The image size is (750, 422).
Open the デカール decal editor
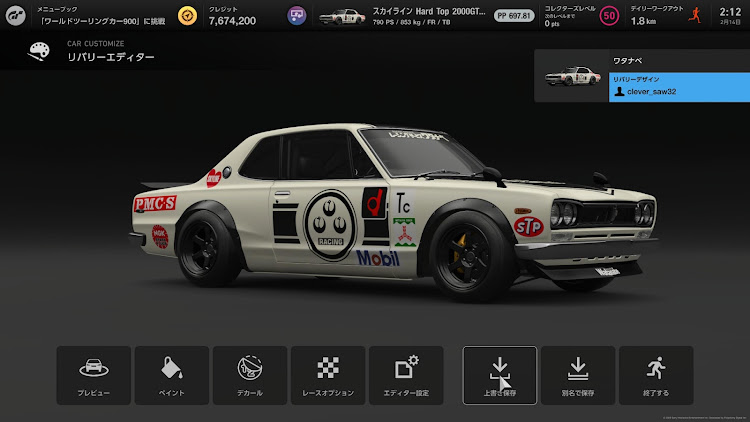point(250,375)
